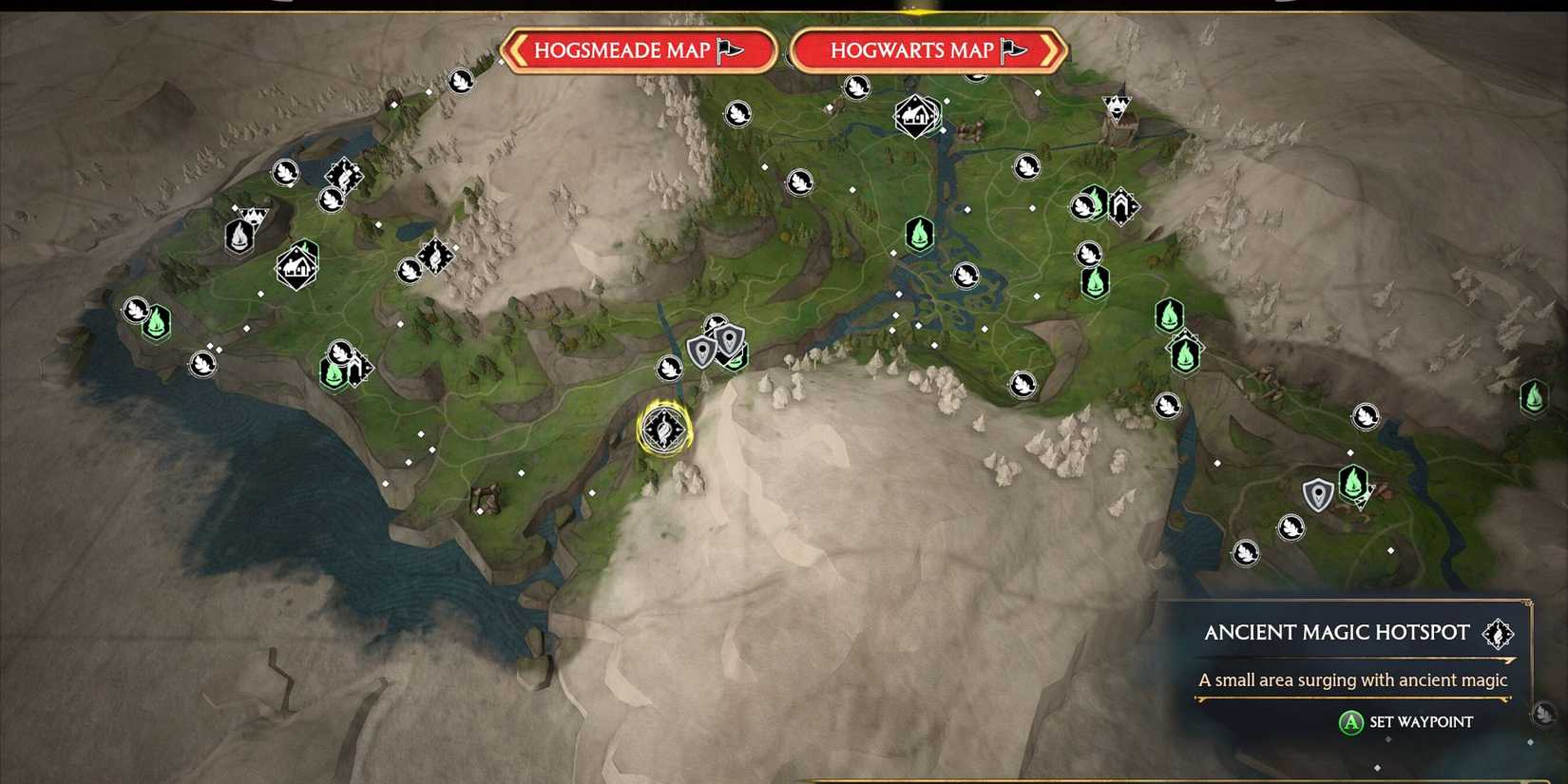Screen dimensions: 1568x784
Task: Select the undiscovered dark Floo Flame marker
Action: pos(238,238)
